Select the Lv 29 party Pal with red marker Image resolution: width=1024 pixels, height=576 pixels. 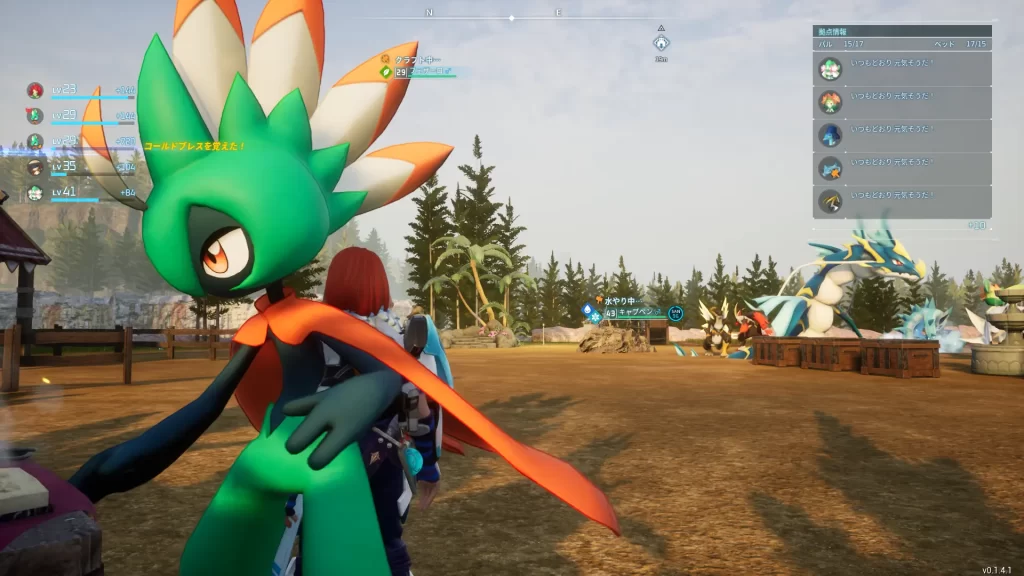pyautogui.click(x=35, y=116)
